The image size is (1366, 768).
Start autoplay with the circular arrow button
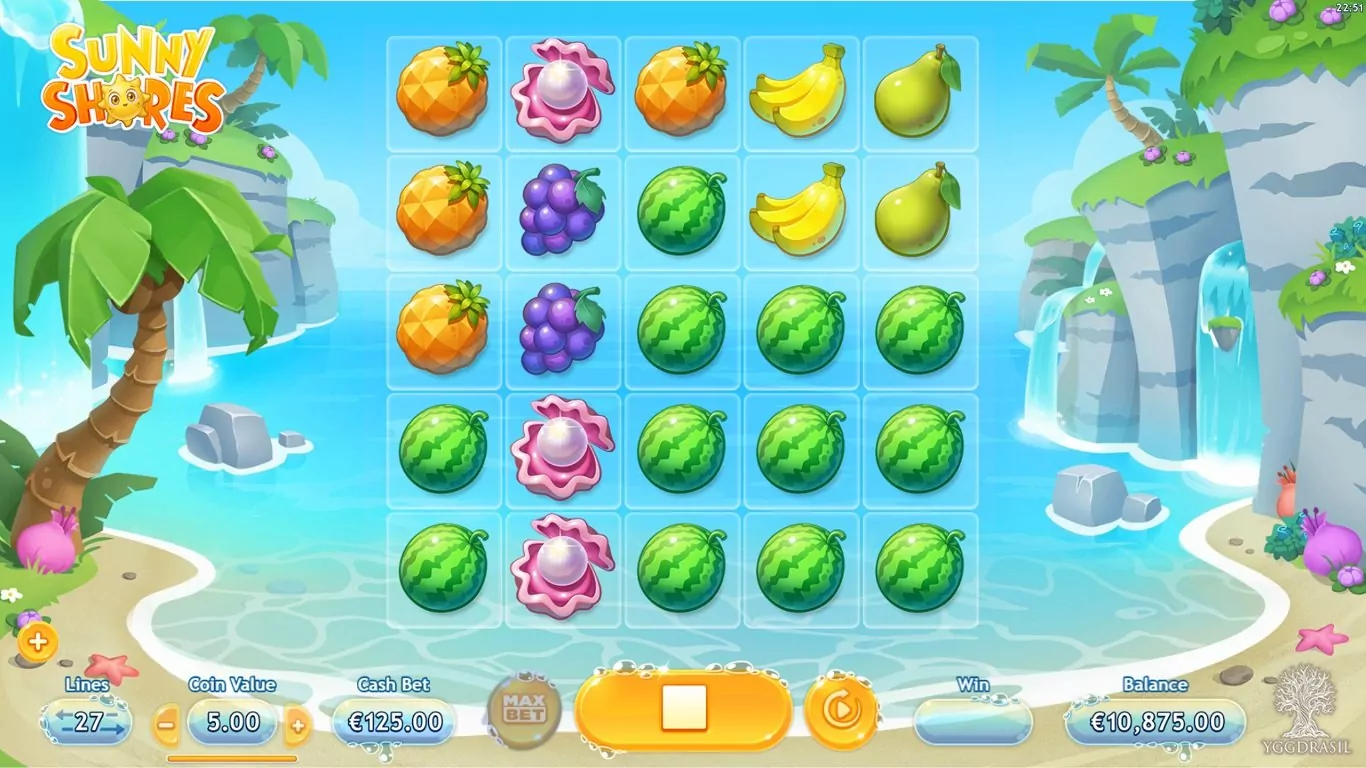pos(841,710)
